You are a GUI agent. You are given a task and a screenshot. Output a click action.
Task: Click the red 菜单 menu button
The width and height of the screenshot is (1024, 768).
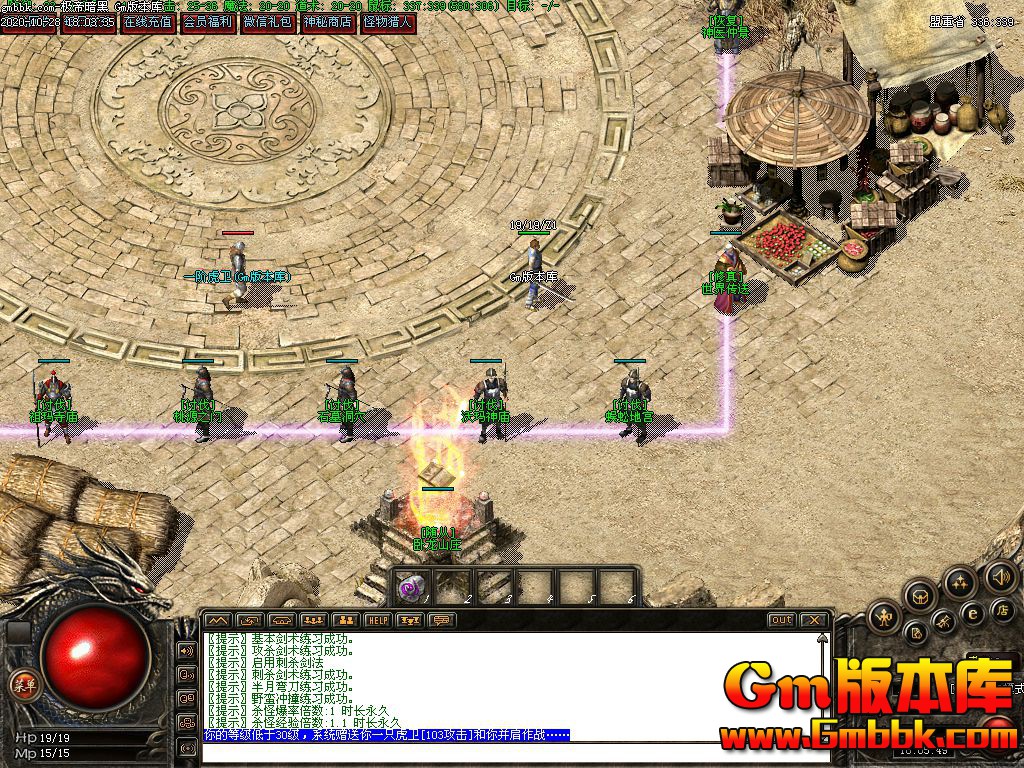tap(22, 684)
